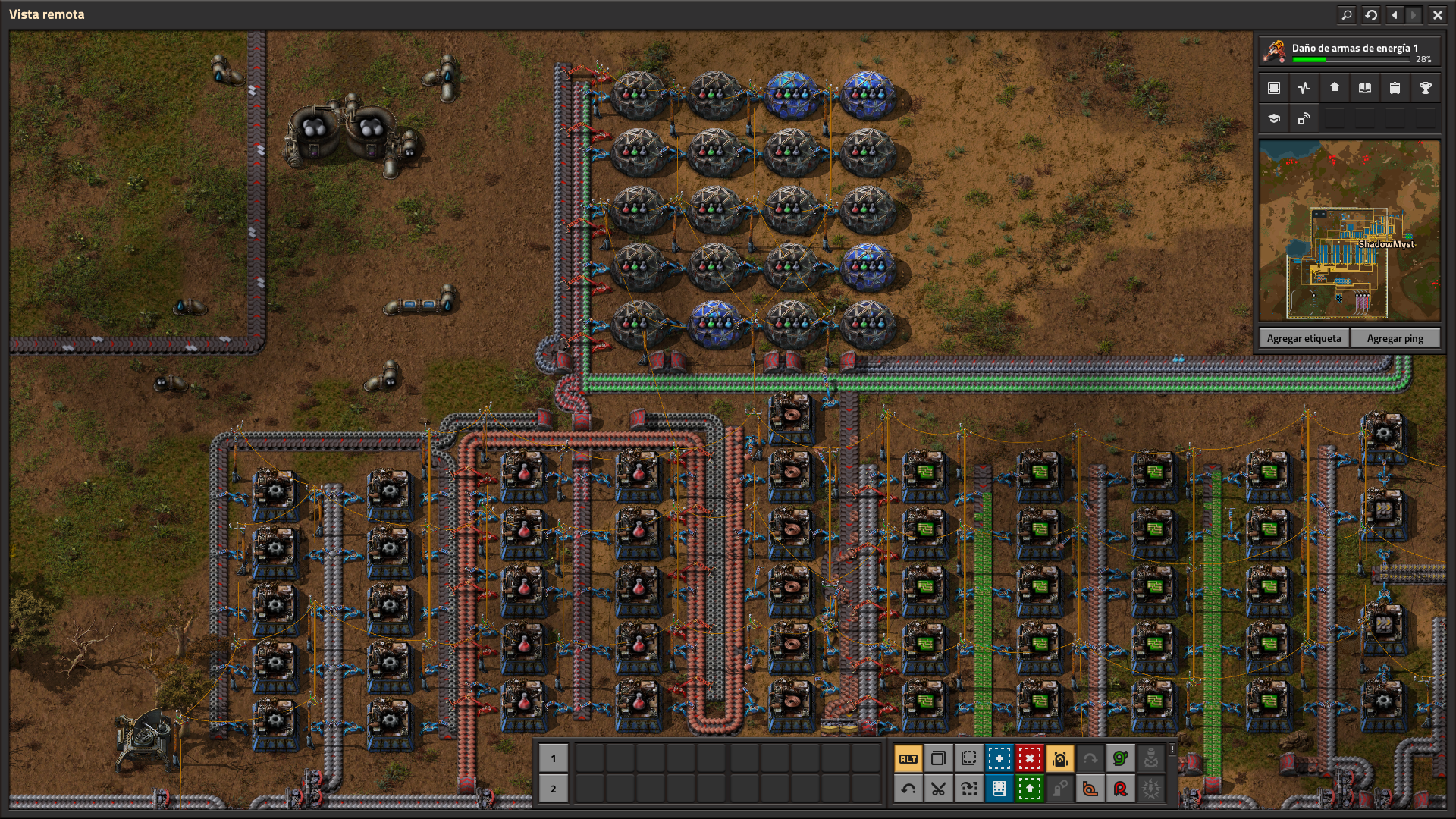Toggle the personal logistics requests shortcut
This screenshot has height=819, width=1456.
click(1121, 758)
